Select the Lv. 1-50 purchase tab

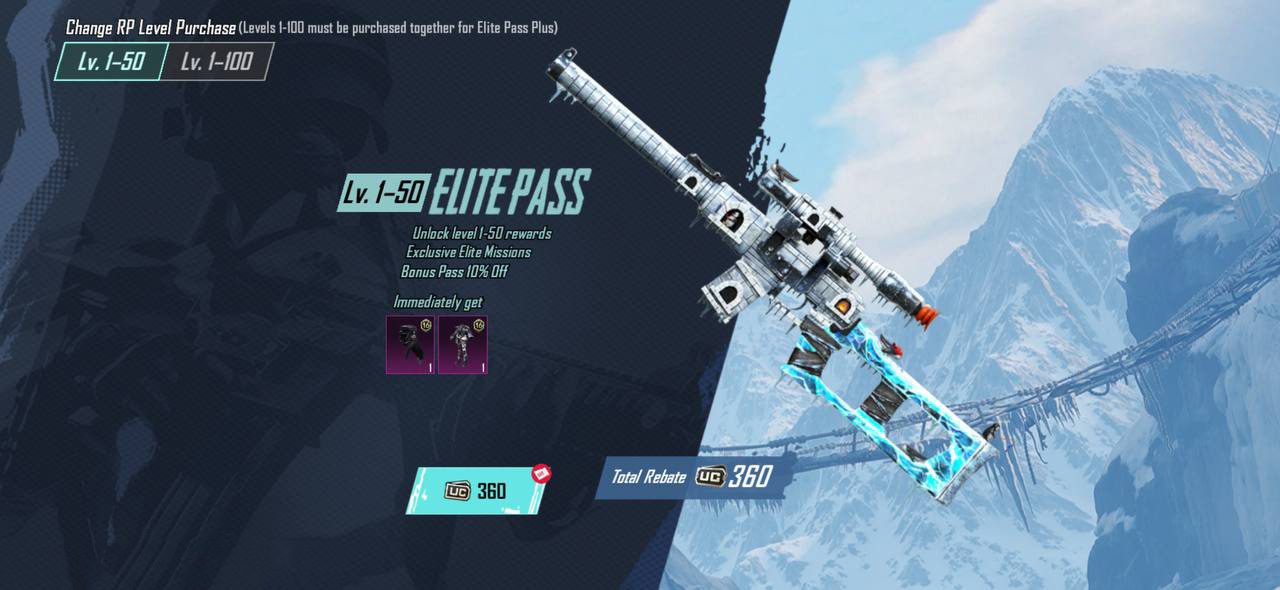point(110,62)
